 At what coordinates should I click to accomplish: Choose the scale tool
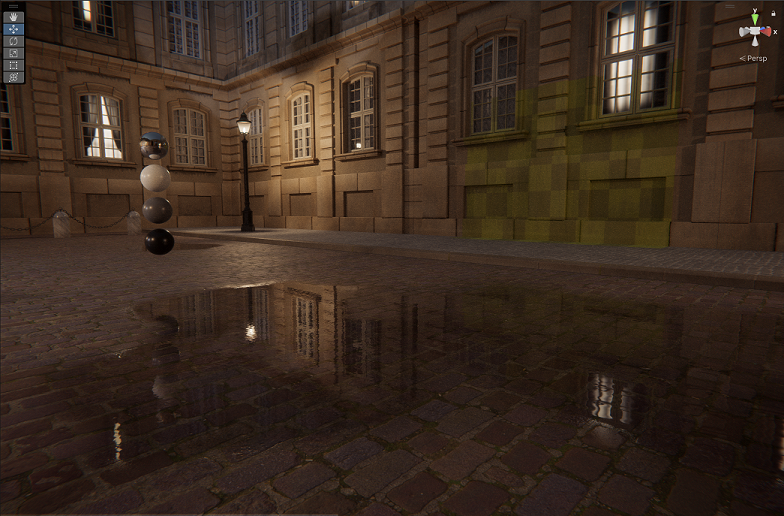[14, 53]
